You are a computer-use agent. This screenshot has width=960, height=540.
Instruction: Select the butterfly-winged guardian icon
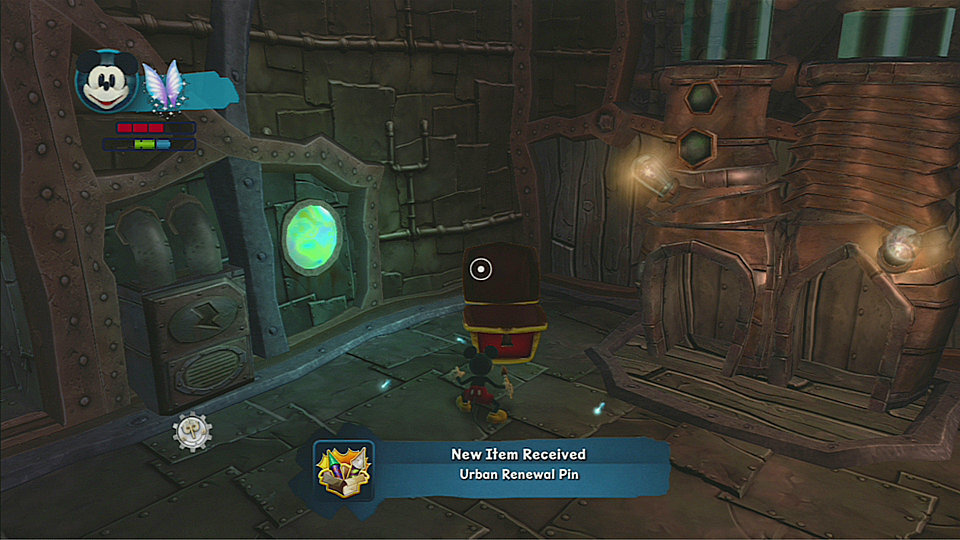pyautogui.click(x=160, y=84)
